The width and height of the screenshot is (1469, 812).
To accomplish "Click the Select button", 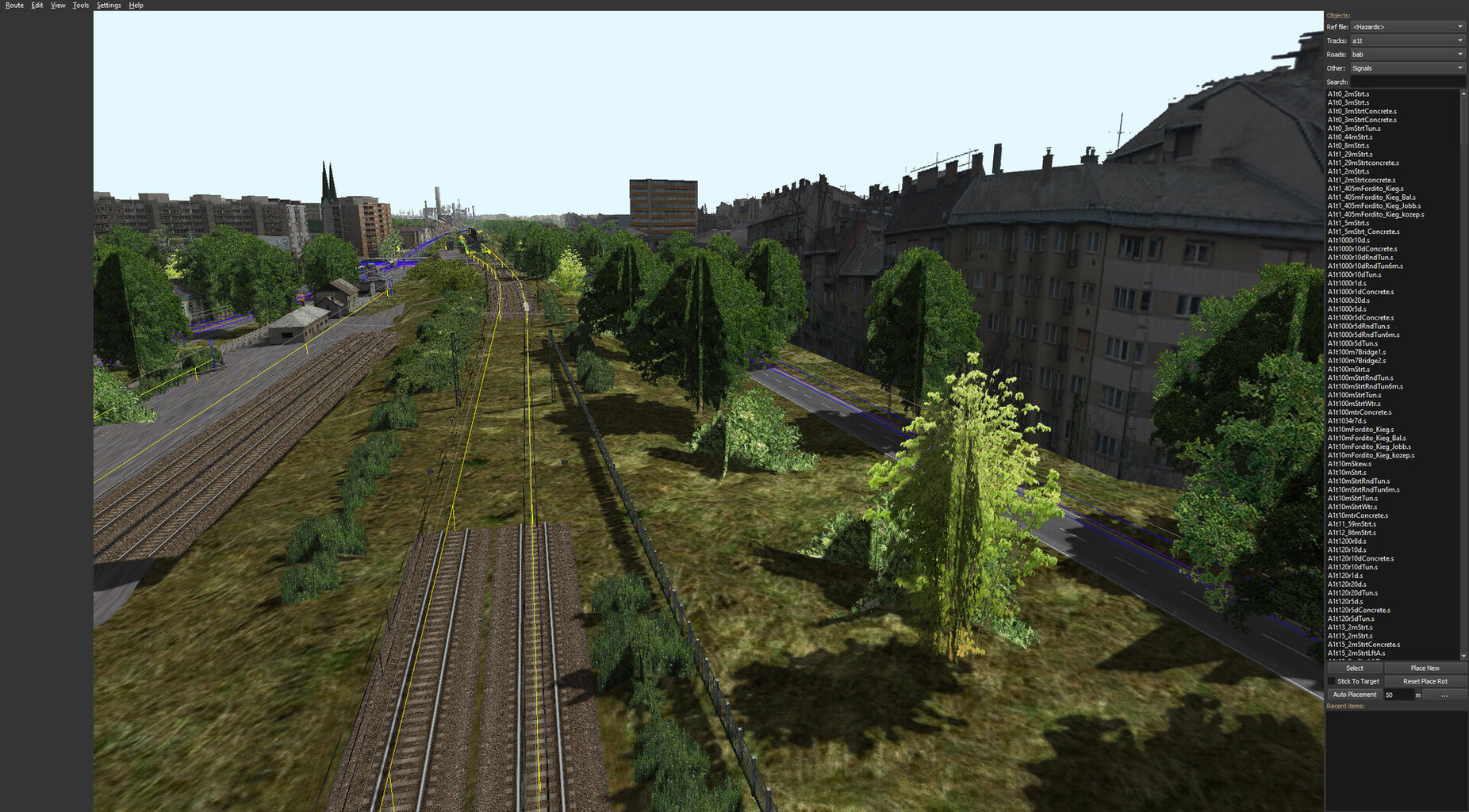I will pos(1353,668).
